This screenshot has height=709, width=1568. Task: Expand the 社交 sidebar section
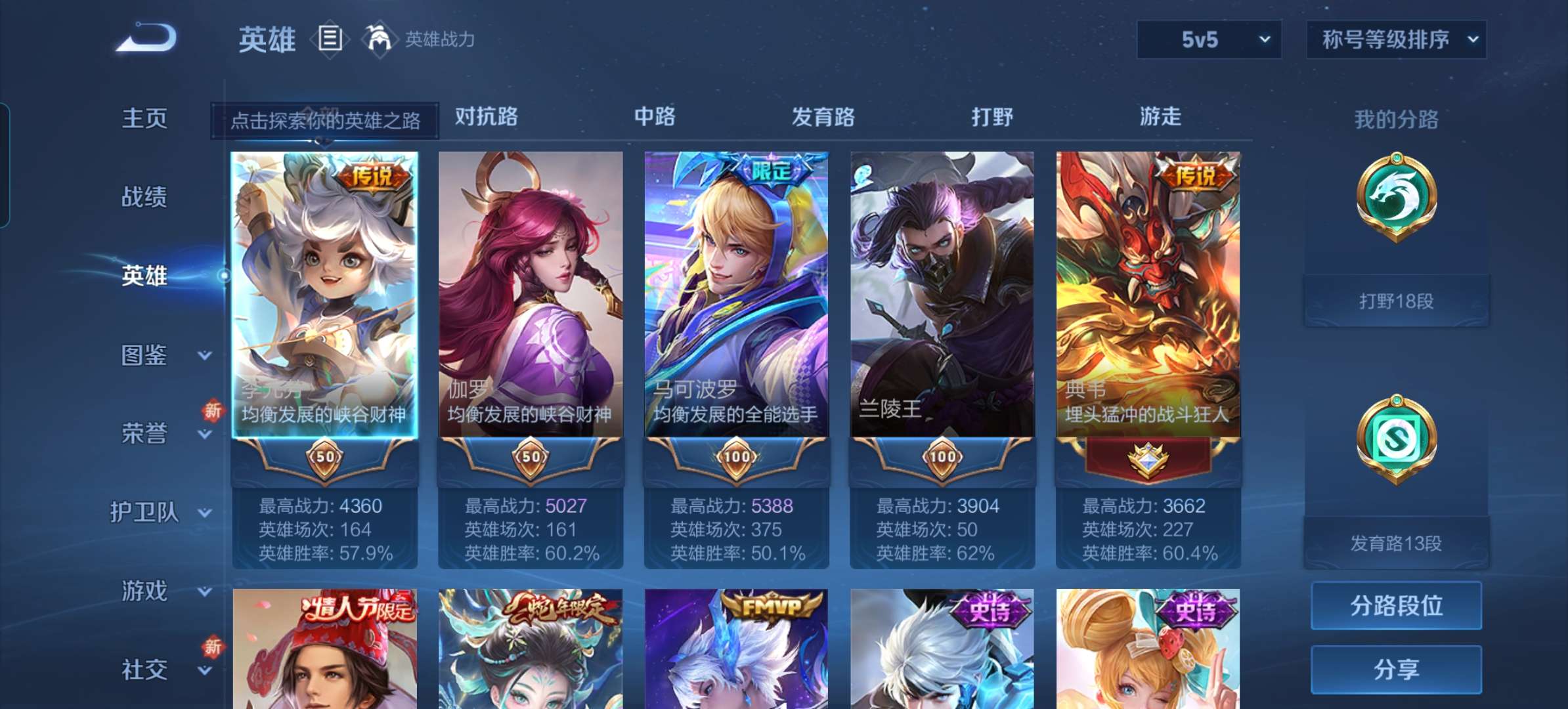tap(146, 670)
